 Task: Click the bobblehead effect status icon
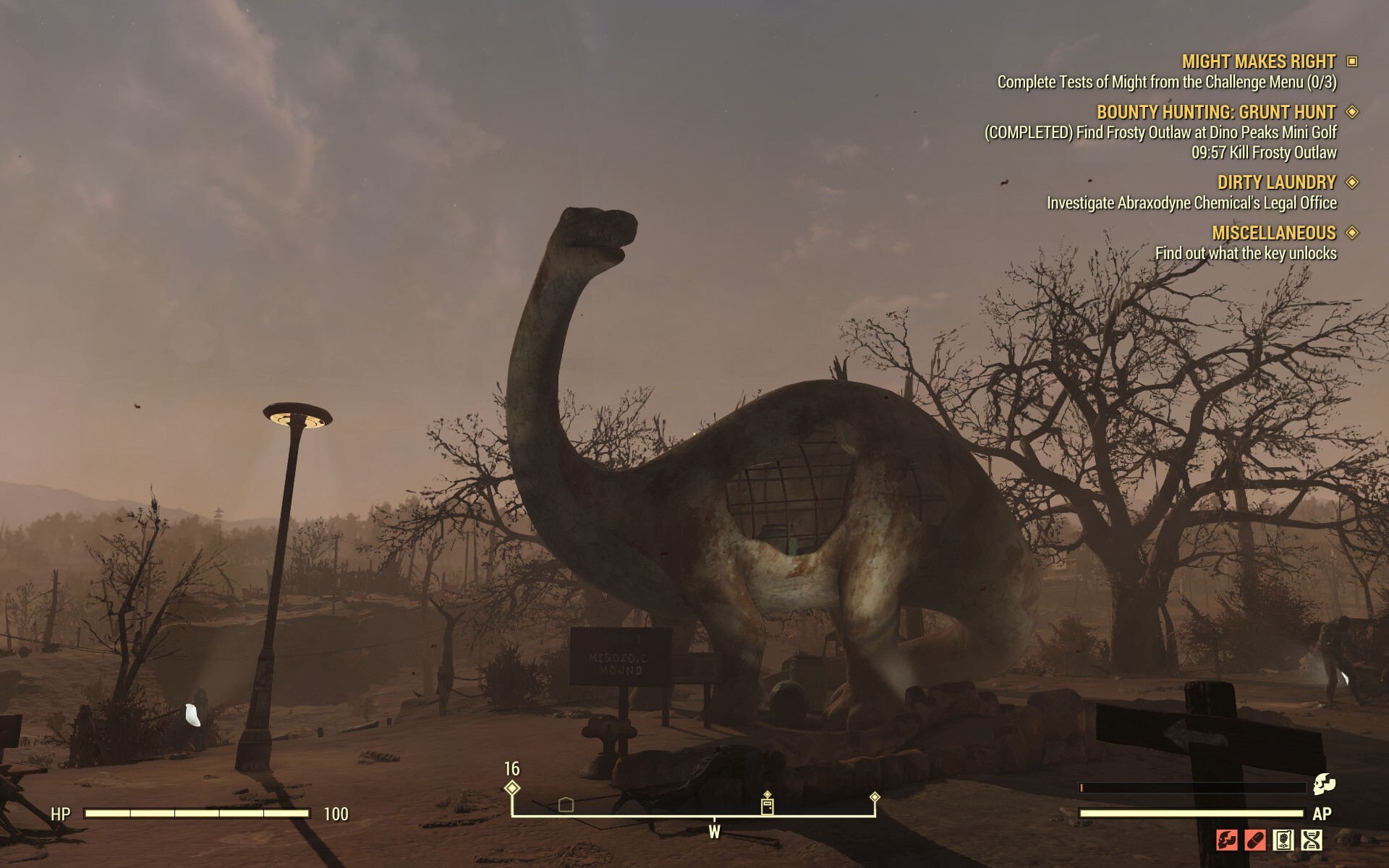tap(1283, 840)
